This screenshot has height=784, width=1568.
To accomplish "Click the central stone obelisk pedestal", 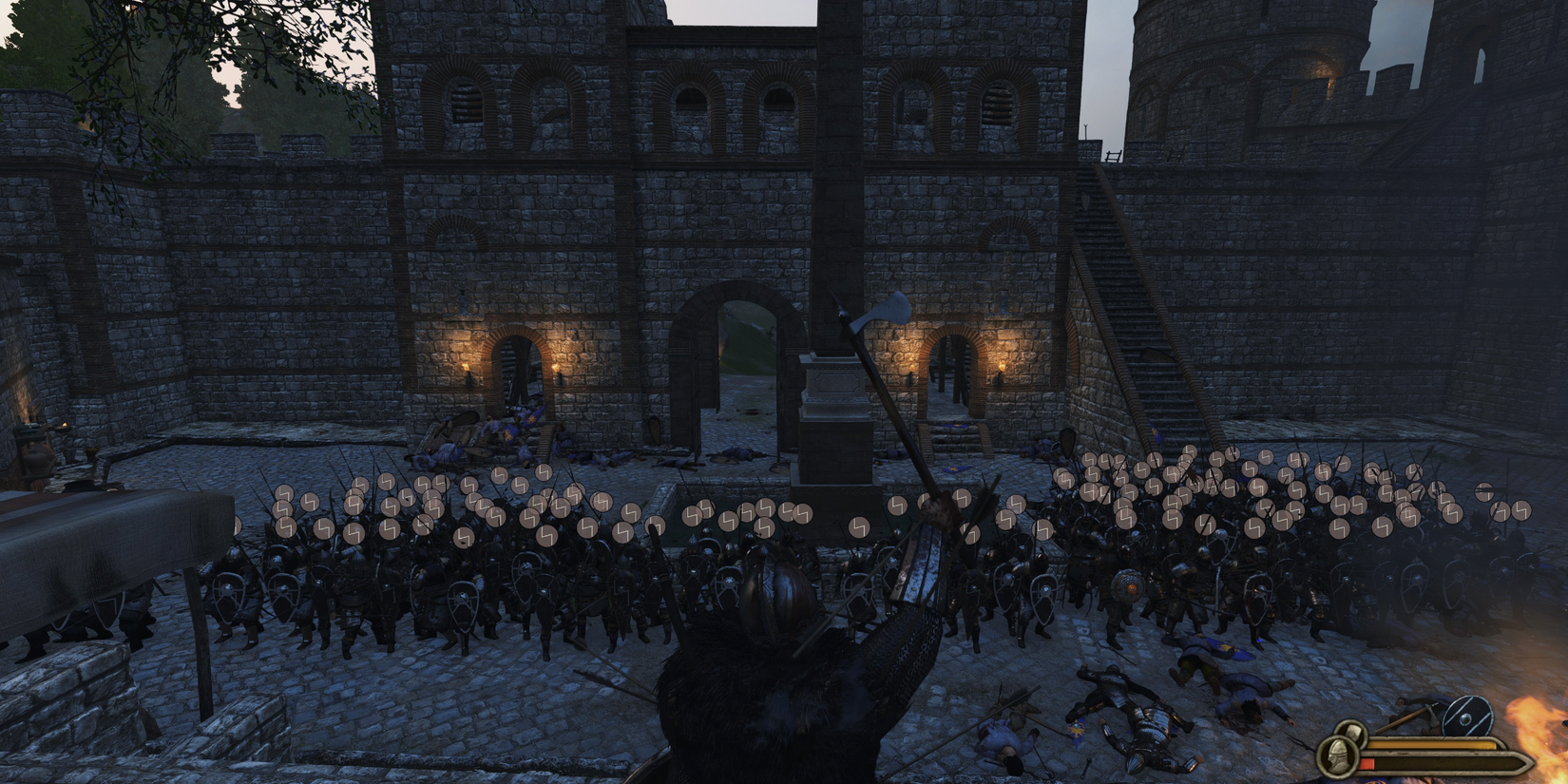I will (x=833, y=409).
